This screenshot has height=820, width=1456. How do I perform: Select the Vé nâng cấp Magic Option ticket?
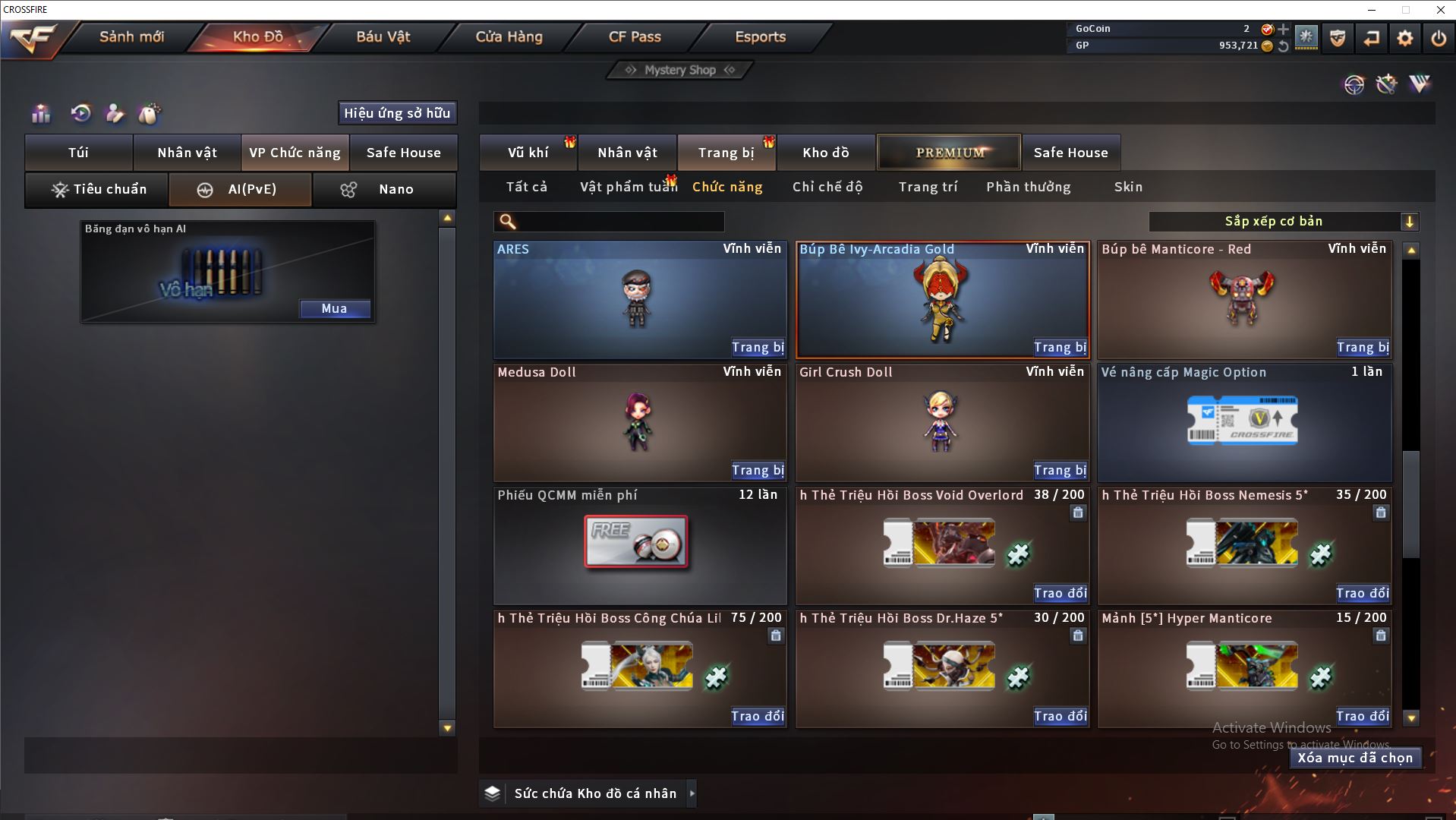pyautogui.click(x=1243, y=421)
